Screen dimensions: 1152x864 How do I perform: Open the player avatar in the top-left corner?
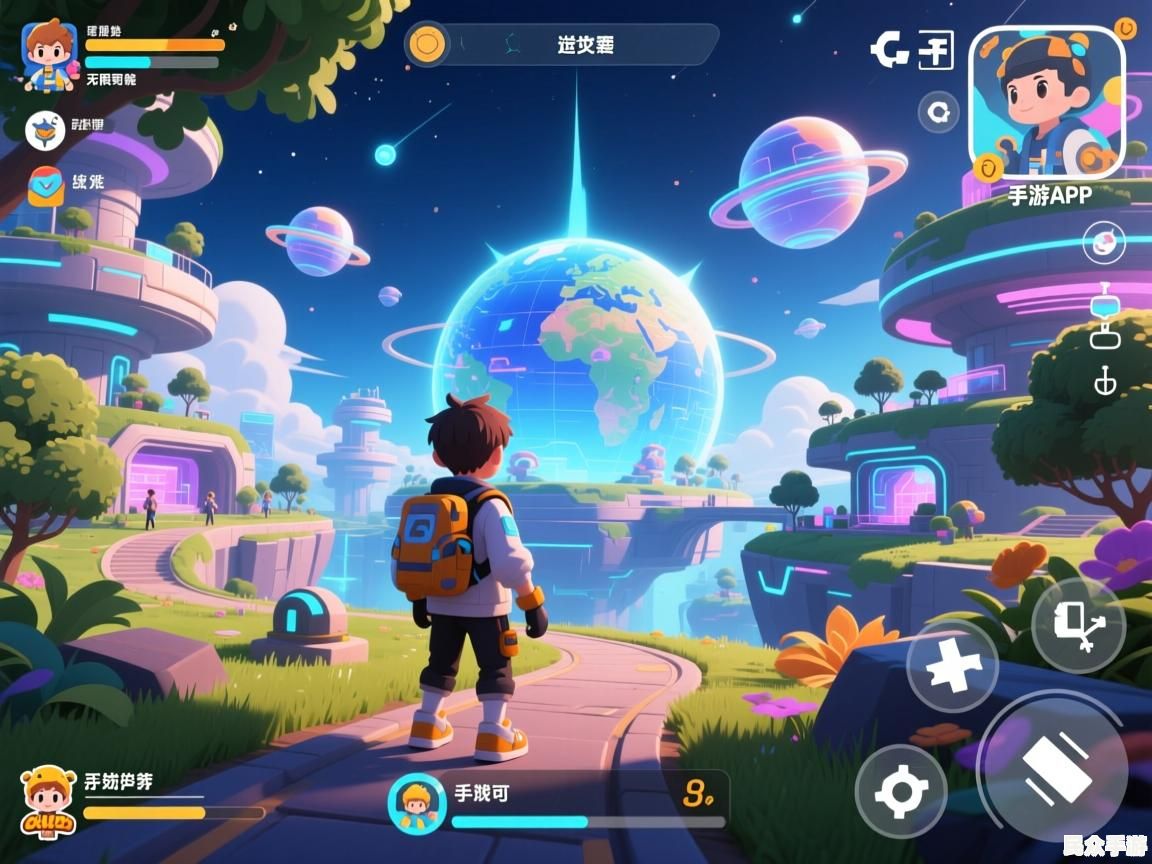pos(49,55)
